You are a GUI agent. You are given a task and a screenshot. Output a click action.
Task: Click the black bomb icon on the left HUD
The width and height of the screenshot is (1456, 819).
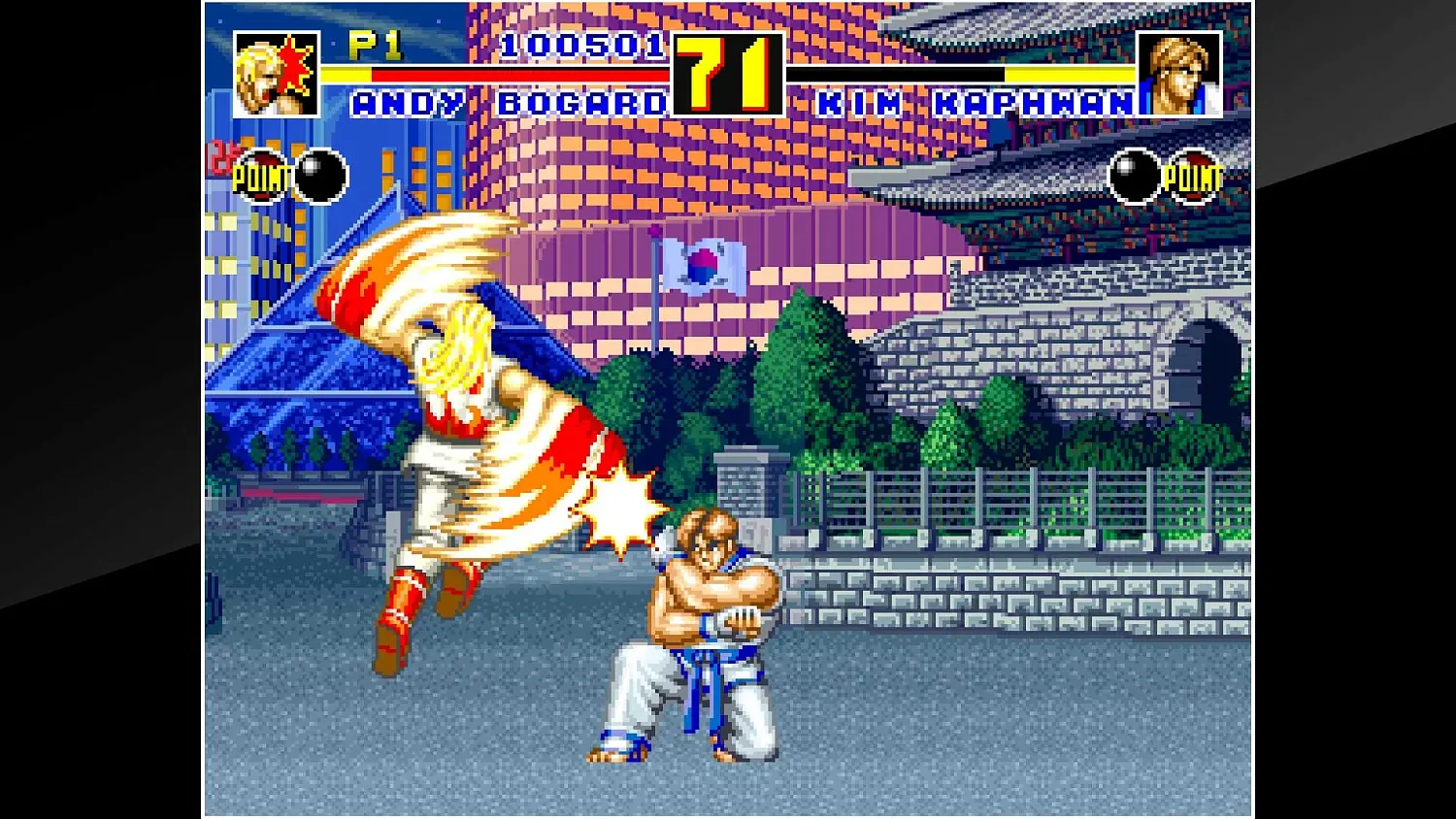(320, 175)
